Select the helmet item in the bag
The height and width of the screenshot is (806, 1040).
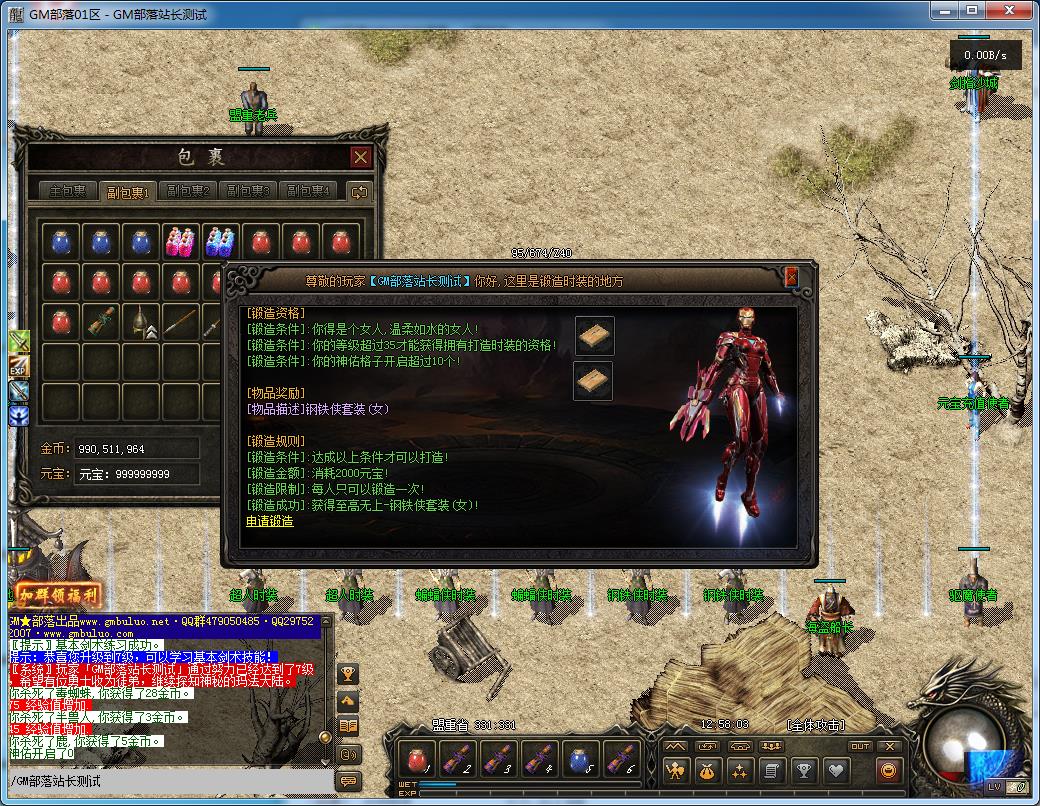(139, 322)
